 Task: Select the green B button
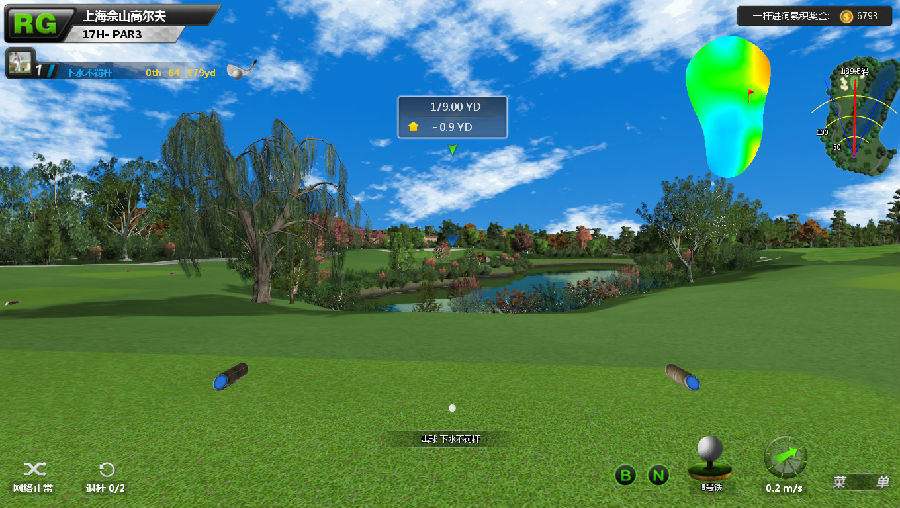tap(625, 475)
